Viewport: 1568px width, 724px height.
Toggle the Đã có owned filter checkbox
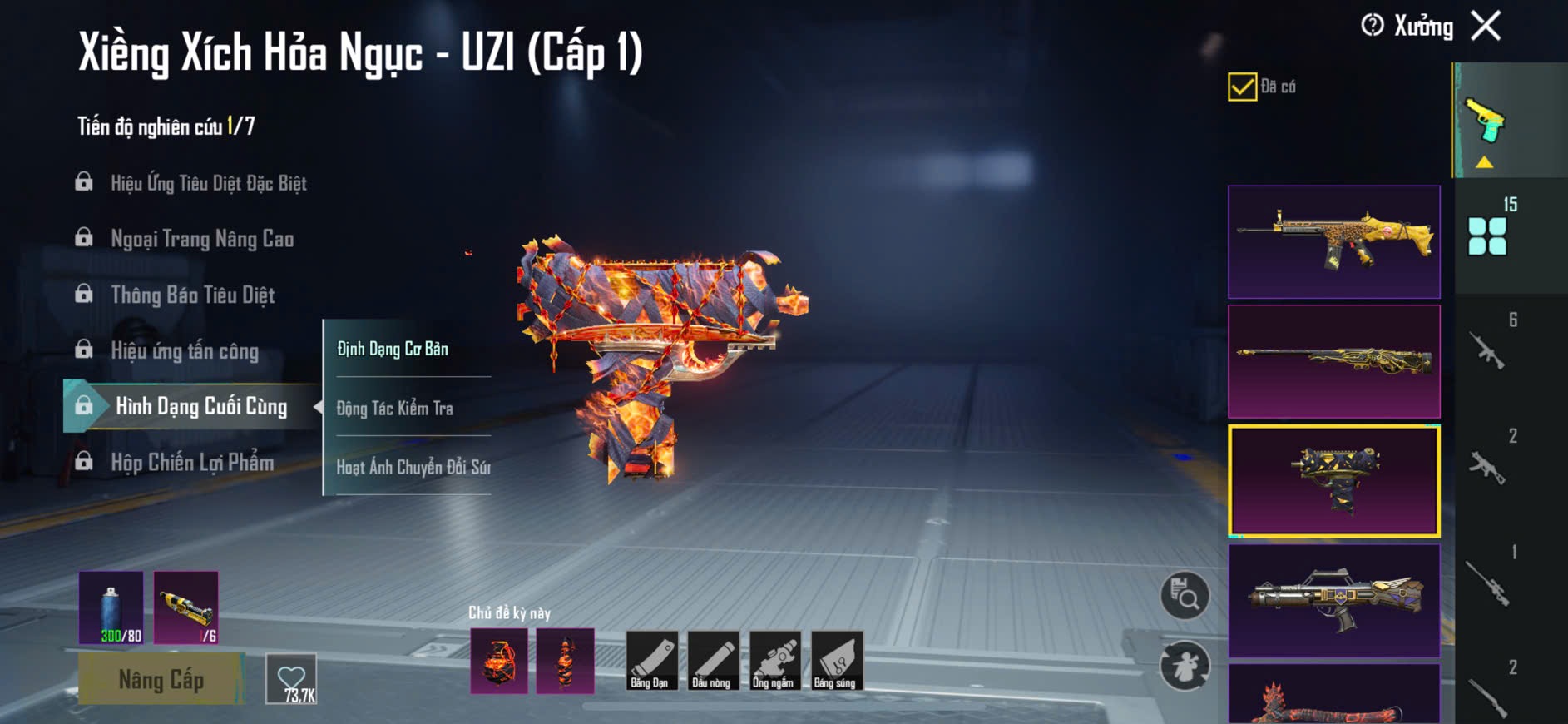tap(1242, 87)
